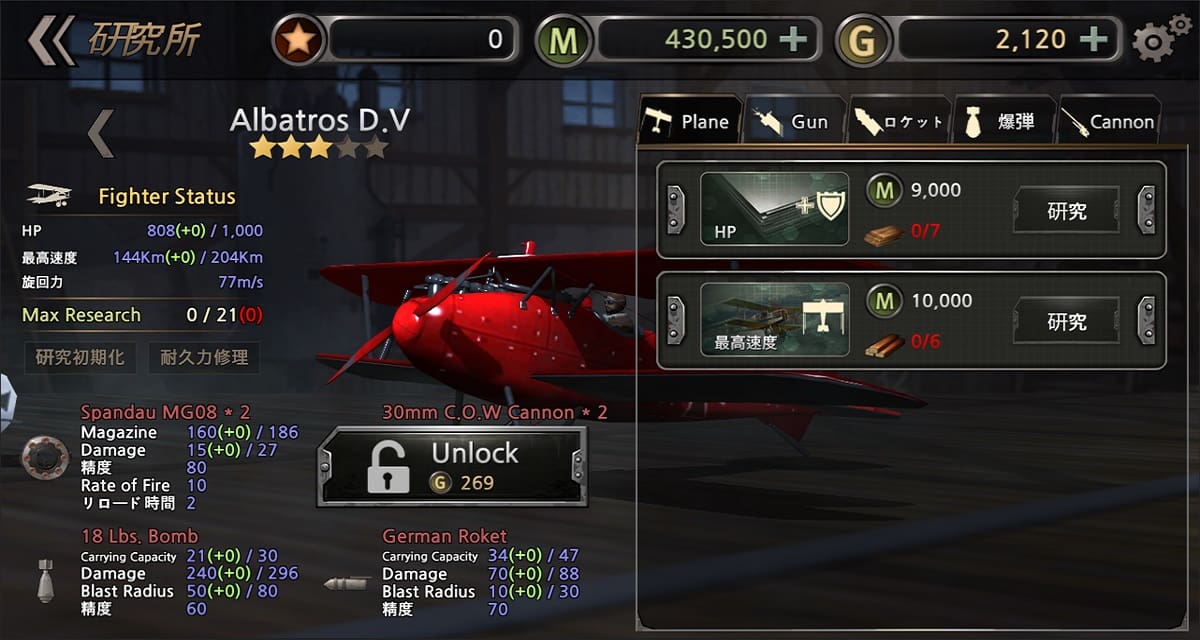The width and height of the screenshot is (1200, 640).
Task: View the previous plane with left arrow
Action: 100,134
